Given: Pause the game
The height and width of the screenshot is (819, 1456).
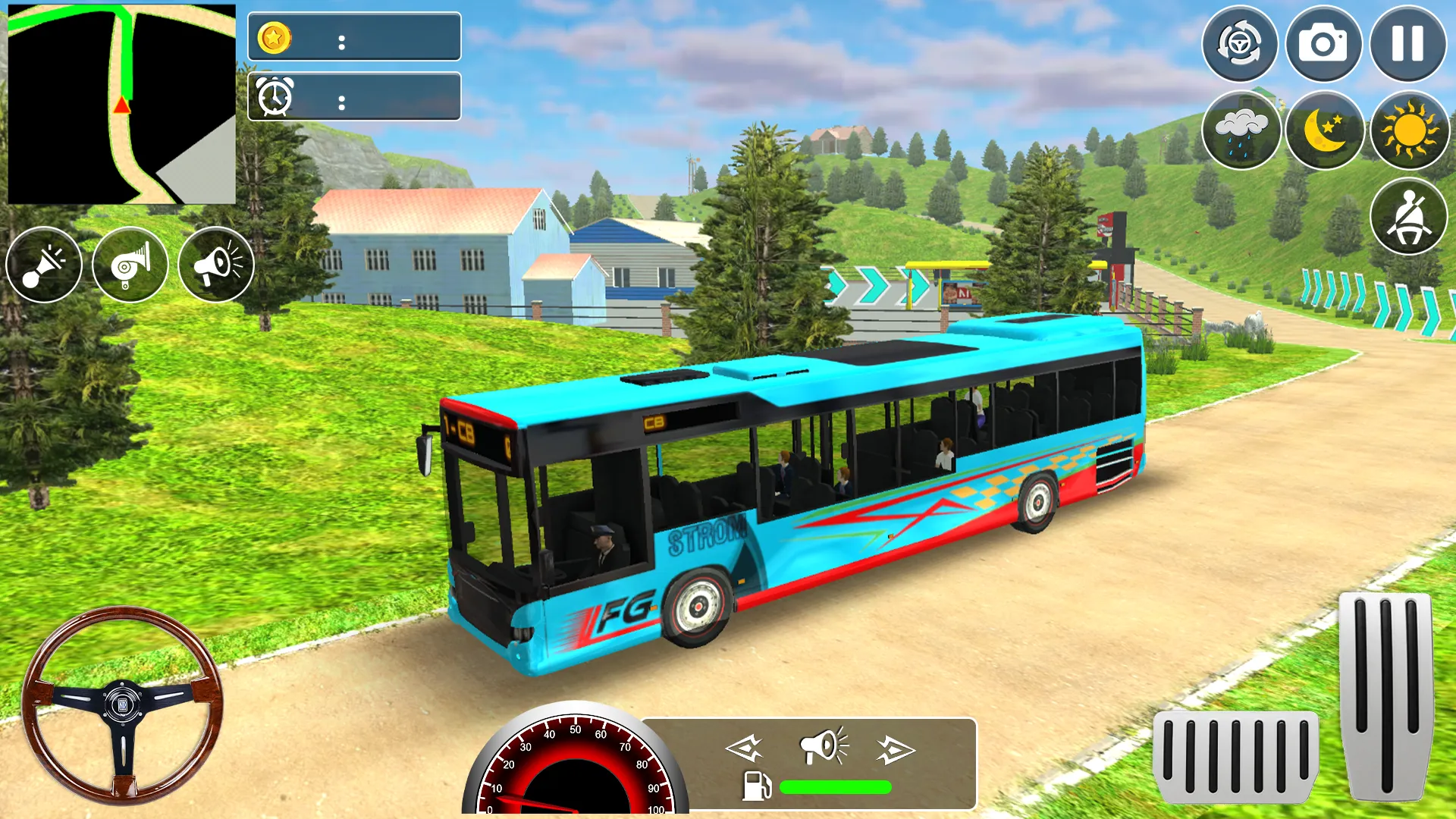Looking at the screenshot, I should pos(1407,44).
